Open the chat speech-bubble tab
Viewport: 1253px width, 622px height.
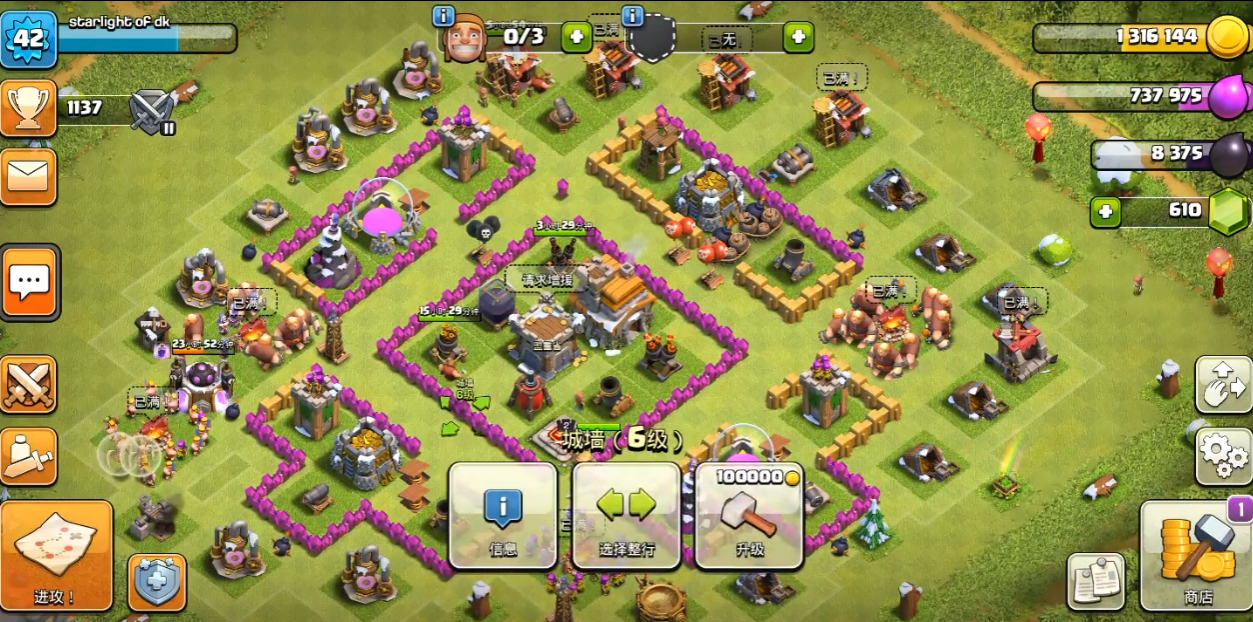[x=29, y=282]
